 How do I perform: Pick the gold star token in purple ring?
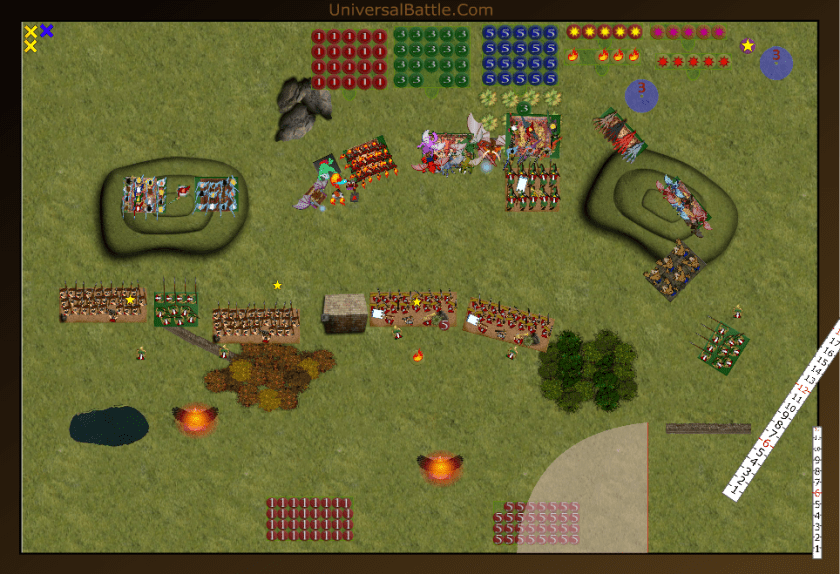[747, 46]
